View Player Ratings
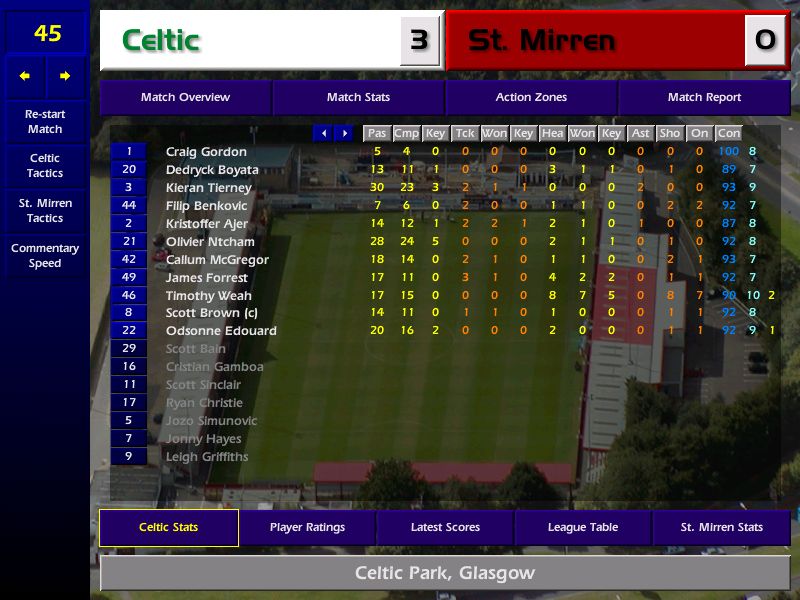Image resolution: width=800 pixels, height=600 pixels. [307, 527]
